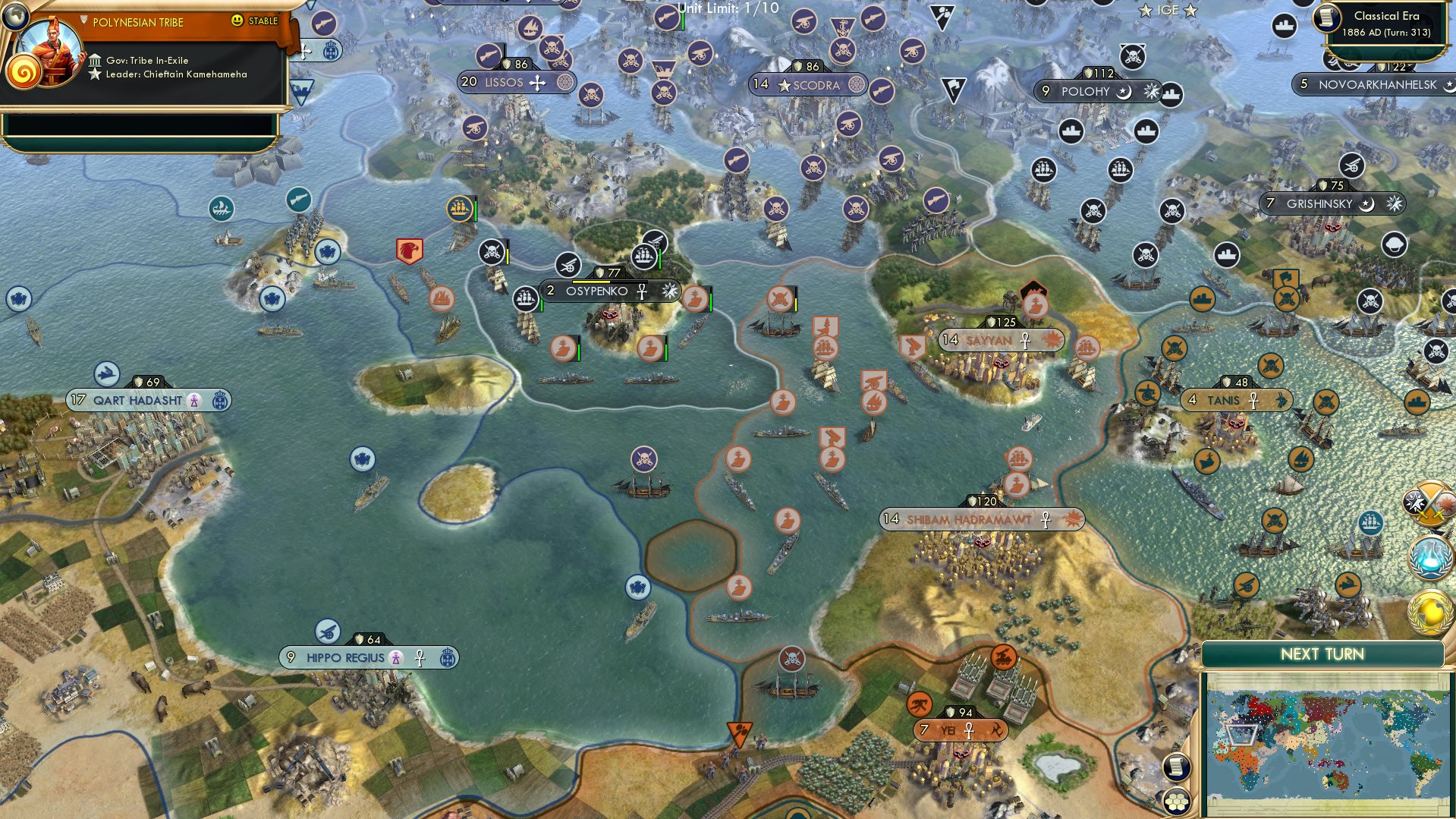Select the cannon unit flag above Hippo Regius
The image size is (1456, 819).
[329, 632]
